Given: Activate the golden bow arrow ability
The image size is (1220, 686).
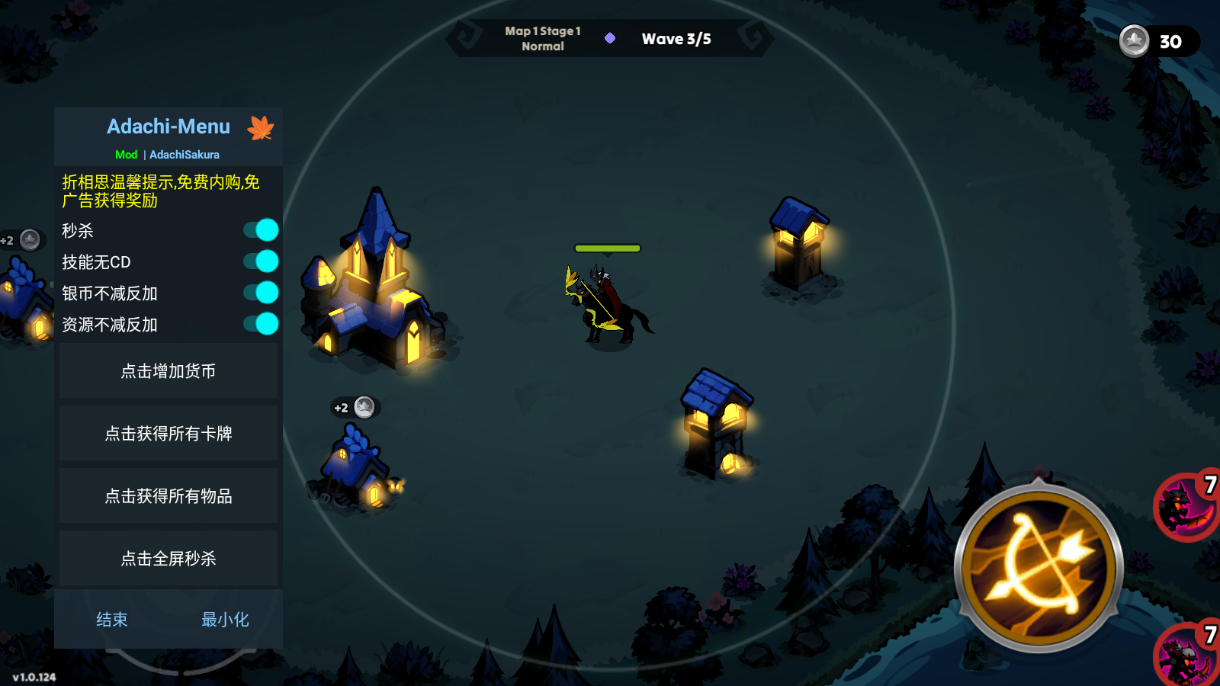Looking at the screenshot, I should [x=1040, y=565].
